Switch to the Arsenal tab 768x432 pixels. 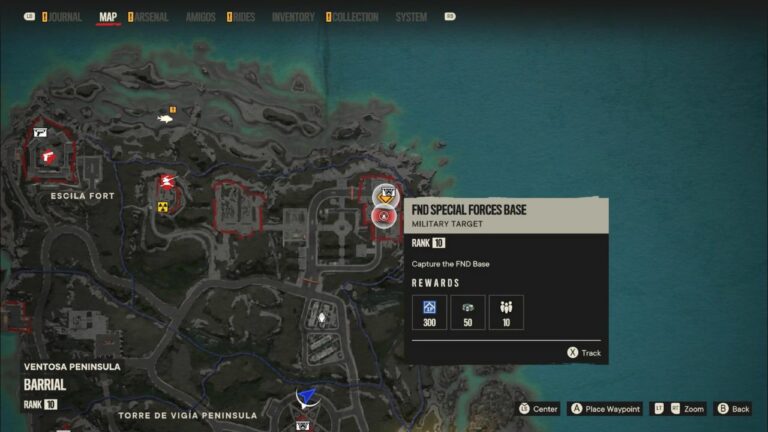point(150,17)
